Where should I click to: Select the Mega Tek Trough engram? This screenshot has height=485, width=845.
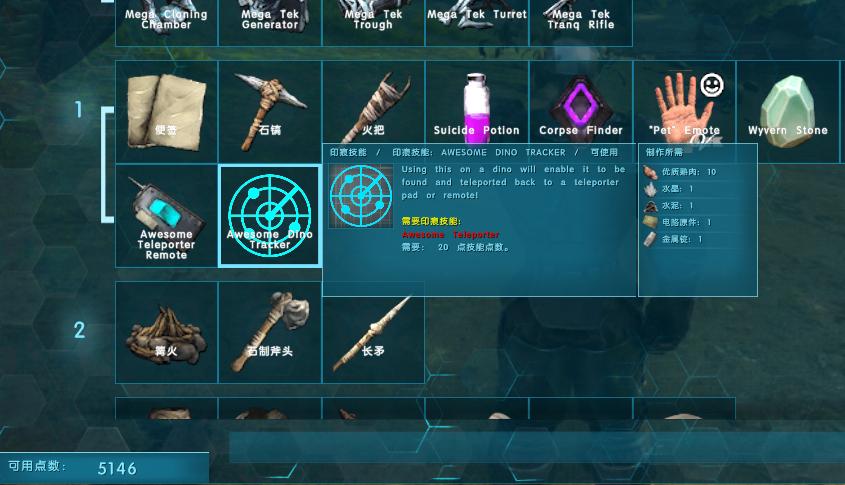pyautogui.click(x=373, y=22)
